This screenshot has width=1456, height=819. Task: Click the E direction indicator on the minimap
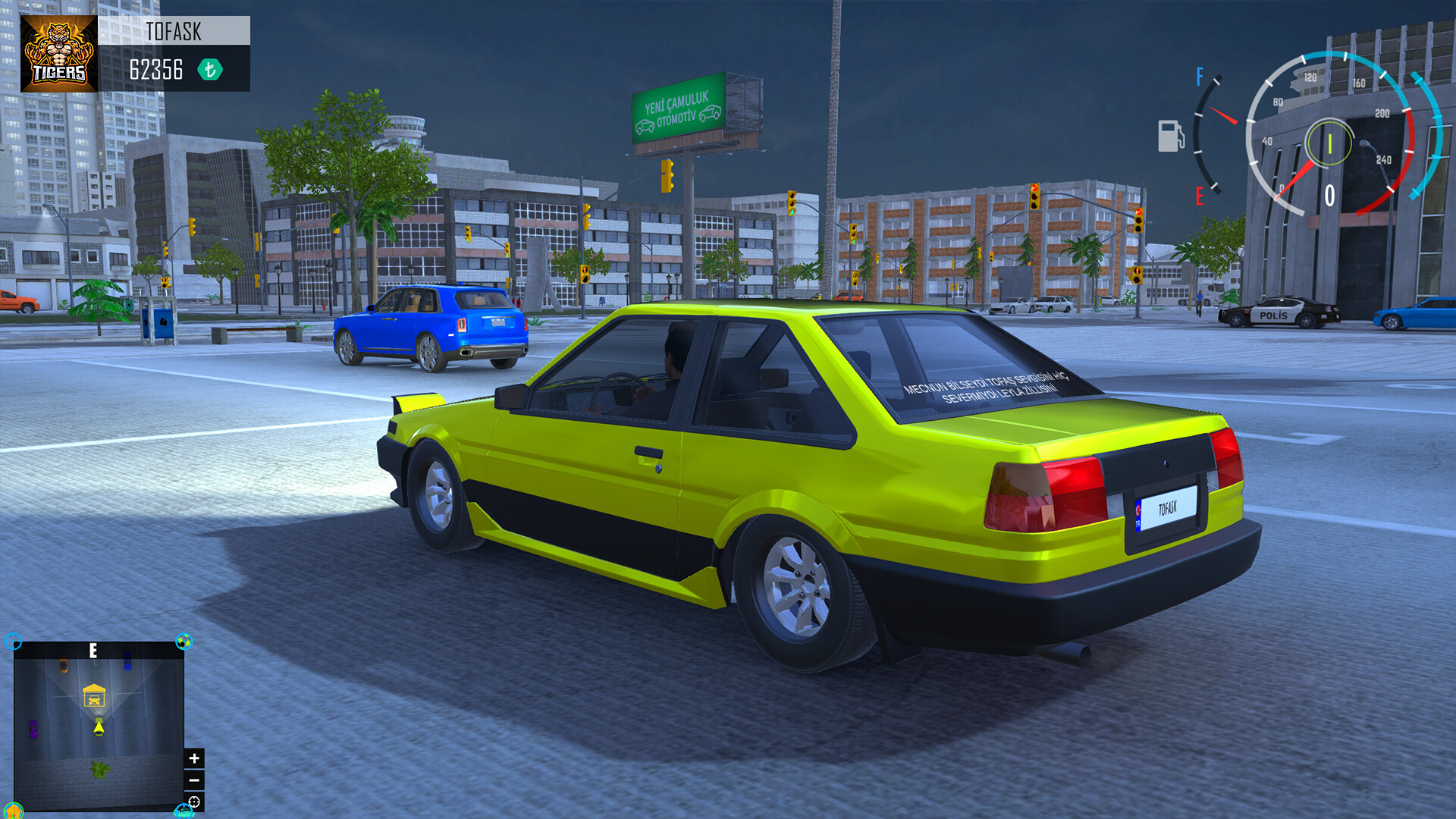tap(93, 650)
